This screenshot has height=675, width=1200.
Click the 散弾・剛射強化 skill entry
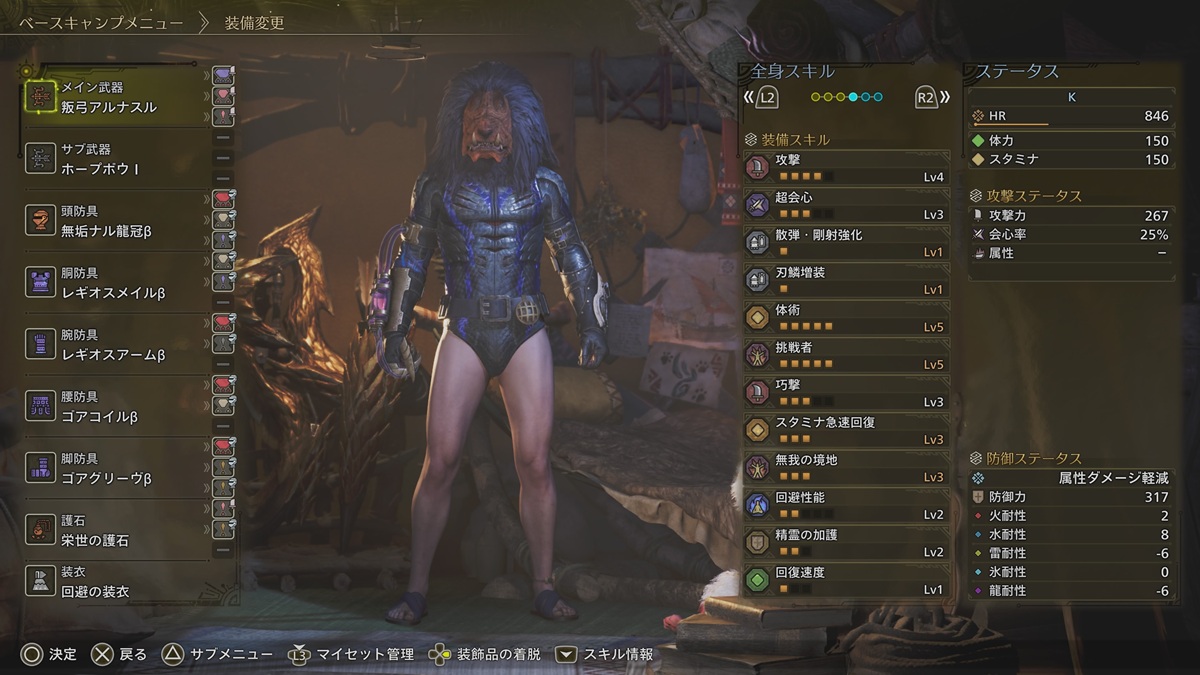click(x=846, y=243)
